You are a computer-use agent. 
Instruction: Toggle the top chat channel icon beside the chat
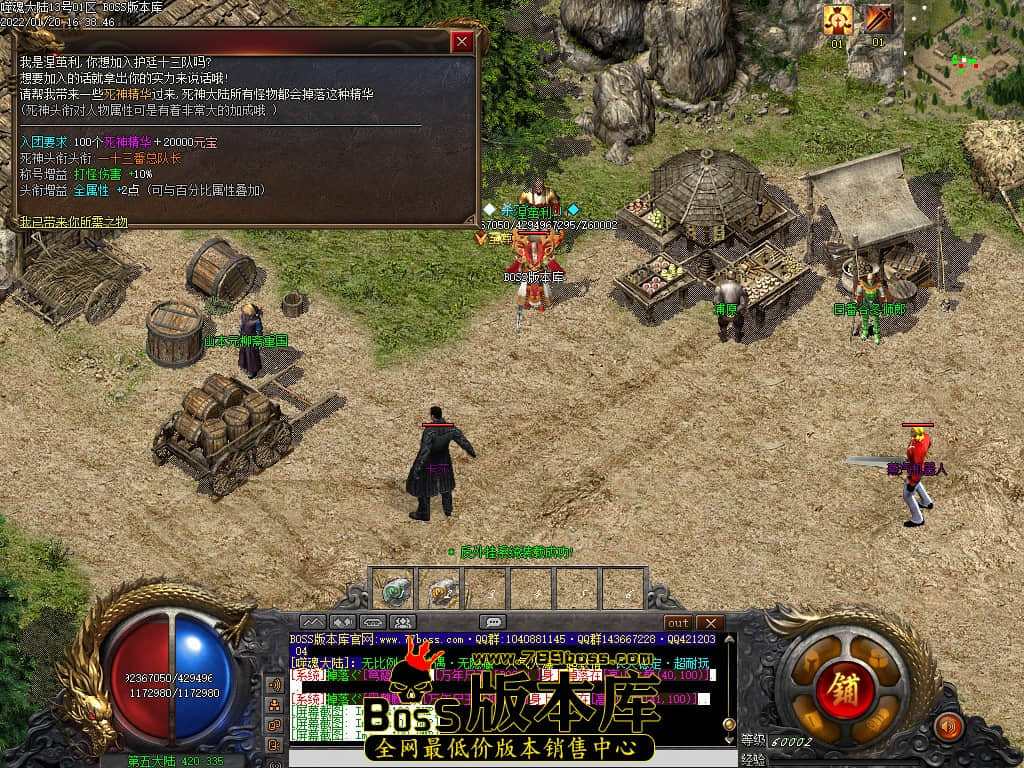[274, 685]
